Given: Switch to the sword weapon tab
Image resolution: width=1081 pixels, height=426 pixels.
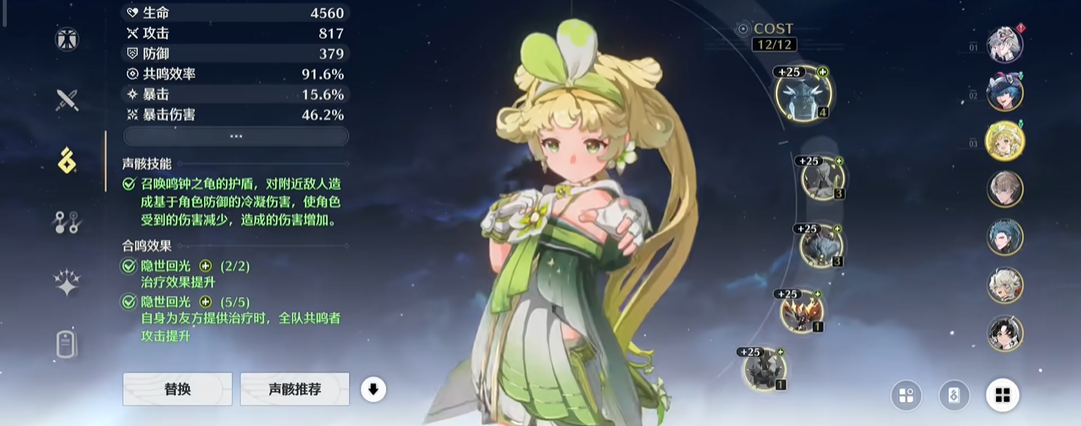Looking at the screenshot, I should pos(67,99).
